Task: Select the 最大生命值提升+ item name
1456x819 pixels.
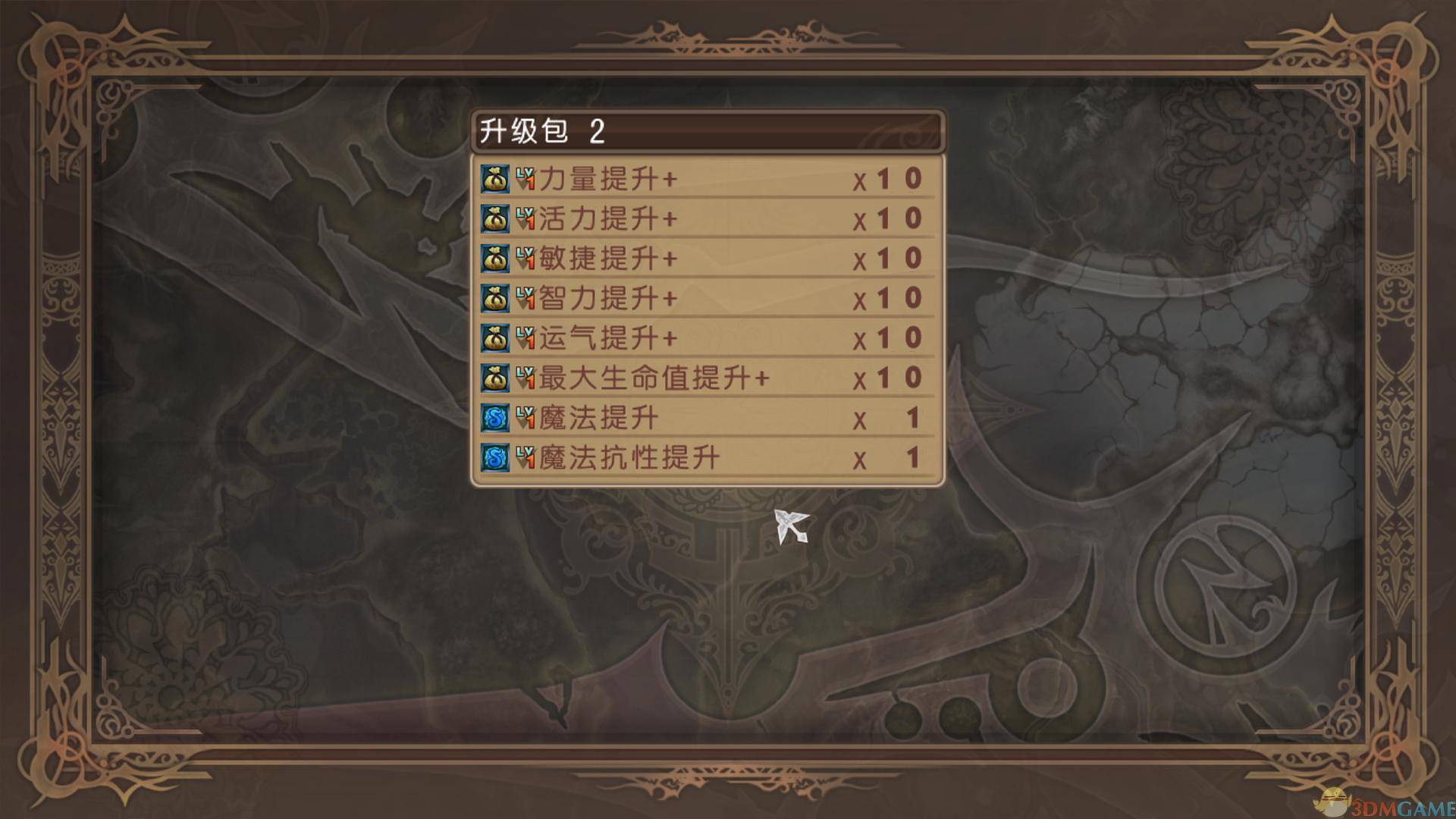Action: (x=652, y=378)
